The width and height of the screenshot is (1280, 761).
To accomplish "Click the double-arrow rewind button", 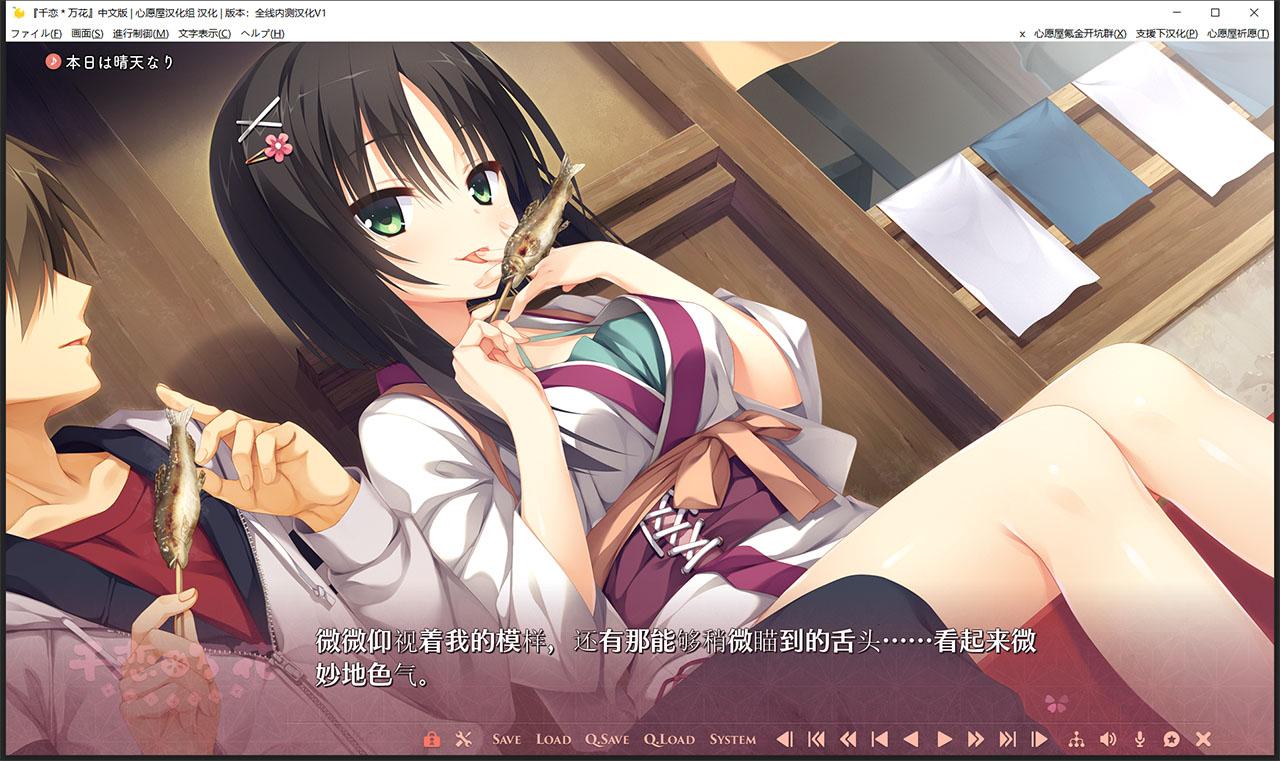I will click(848, 740).
